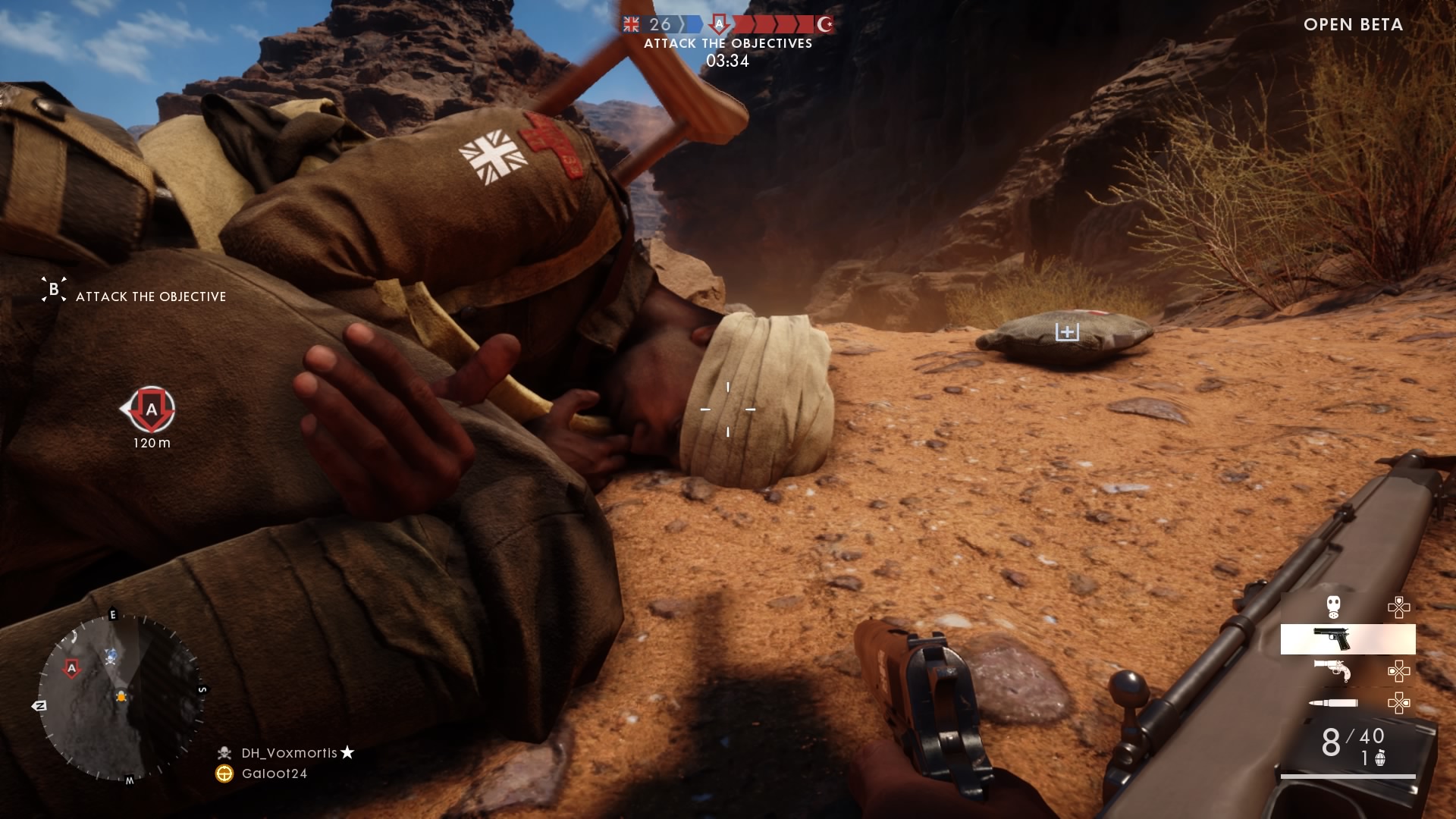Image resolution: width=1456 pixels, height=819 pixels.
Task: Select squad member Galoot24
Action: click(274, 773)
